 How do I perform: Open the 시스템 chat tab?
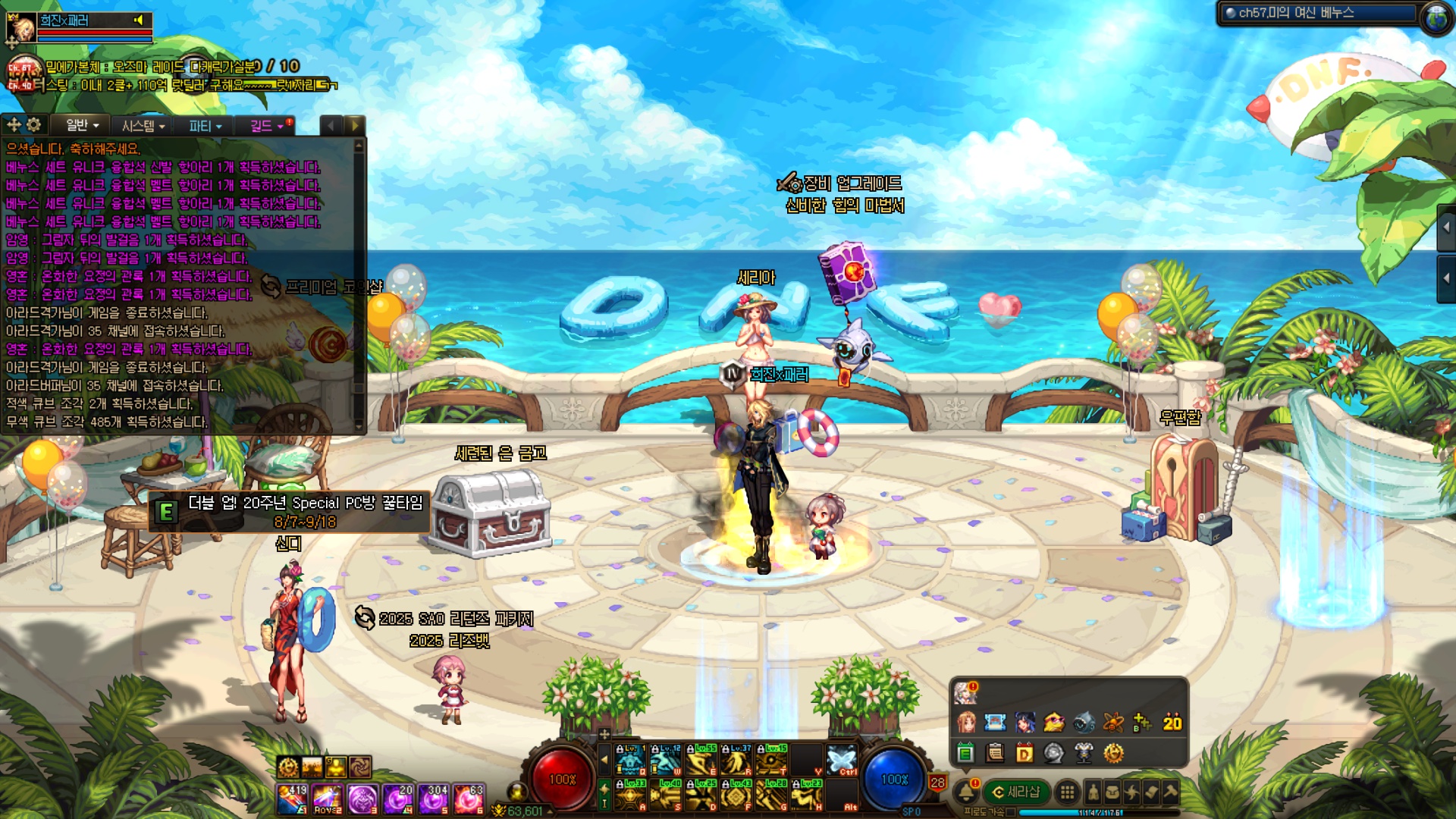pos(143,126)
